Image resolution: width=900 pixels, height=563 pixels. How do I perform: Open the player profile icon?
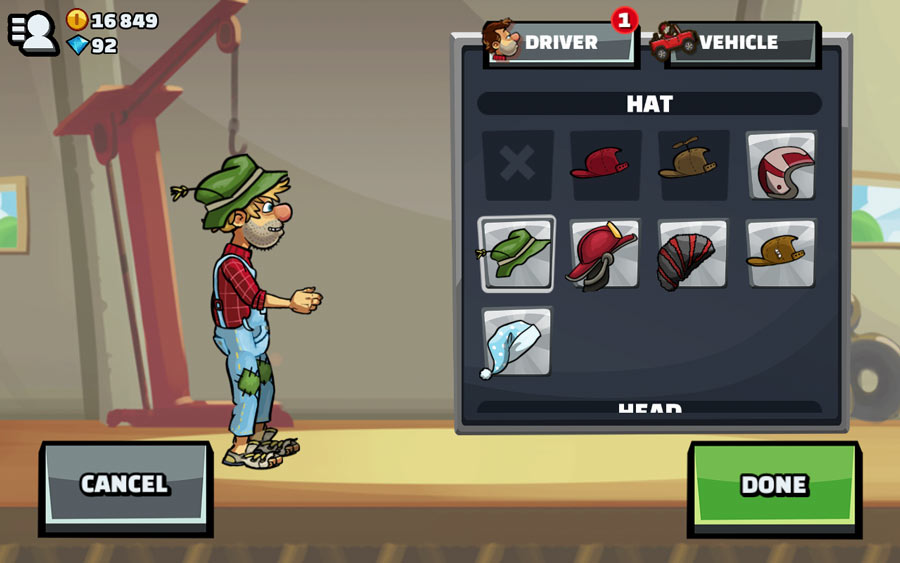[34, 31]
